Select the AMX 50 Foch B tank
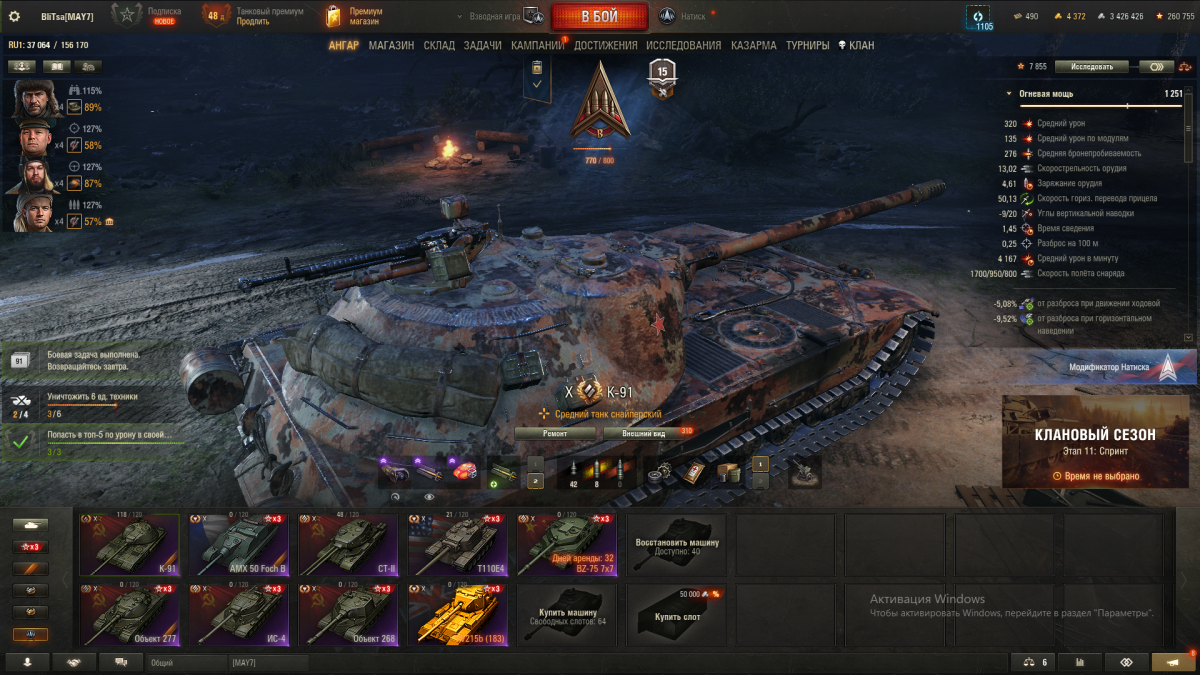This screenshot has height=675, width=1200. (x=238, y=545)
